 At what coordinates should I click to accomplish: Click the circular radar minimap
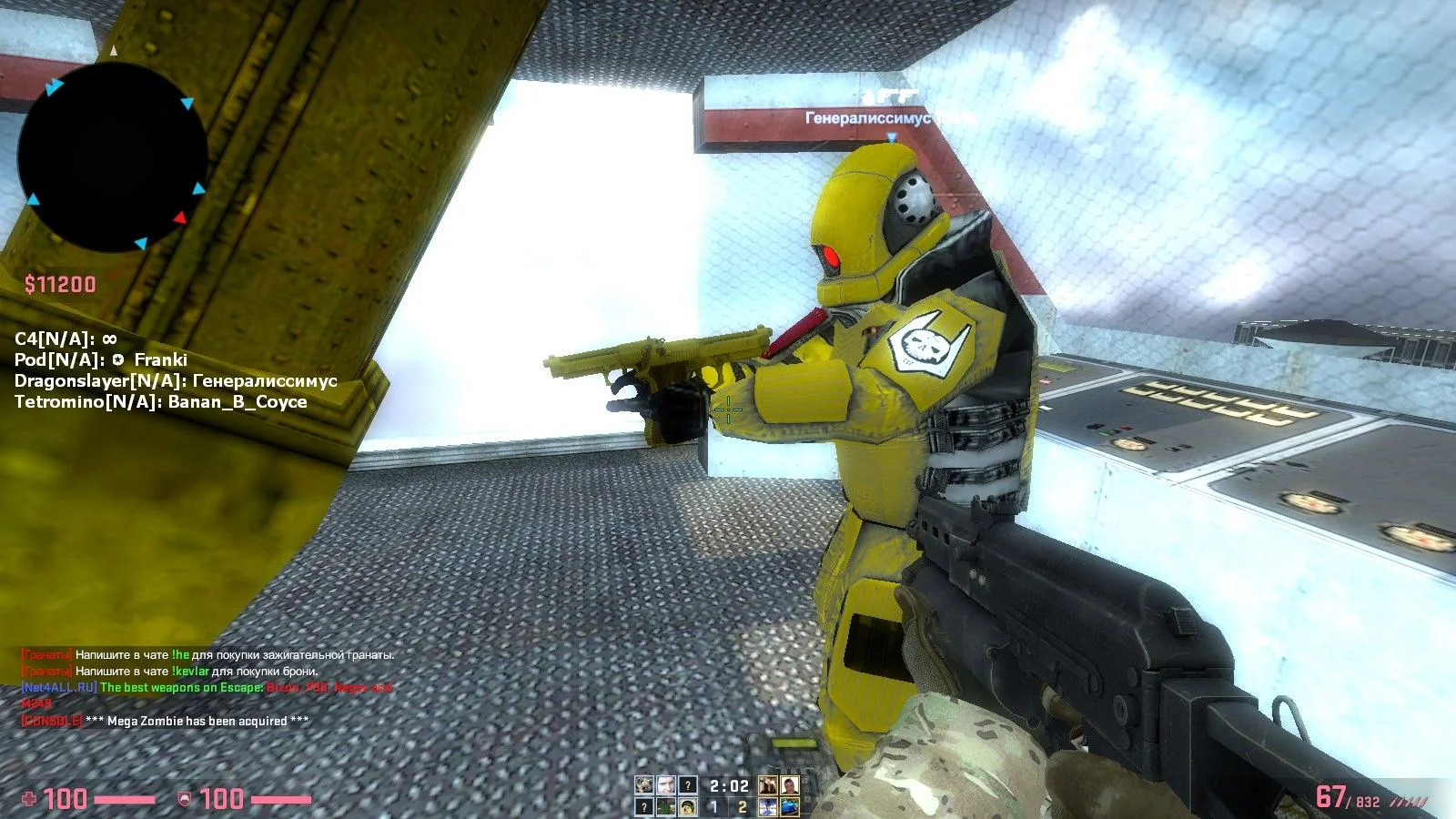(x=112, y=157)
